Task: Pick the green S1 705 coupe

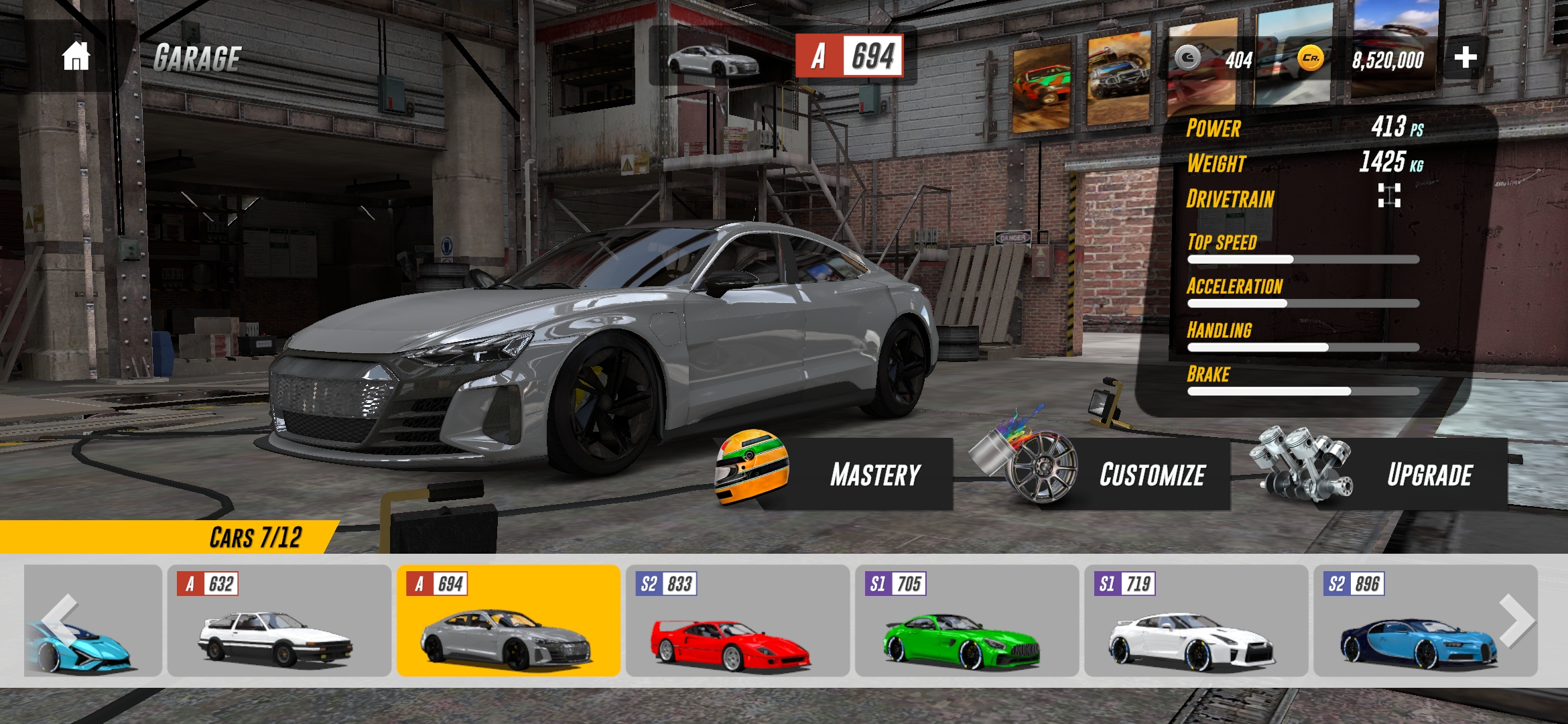Action: coord(966,621)
